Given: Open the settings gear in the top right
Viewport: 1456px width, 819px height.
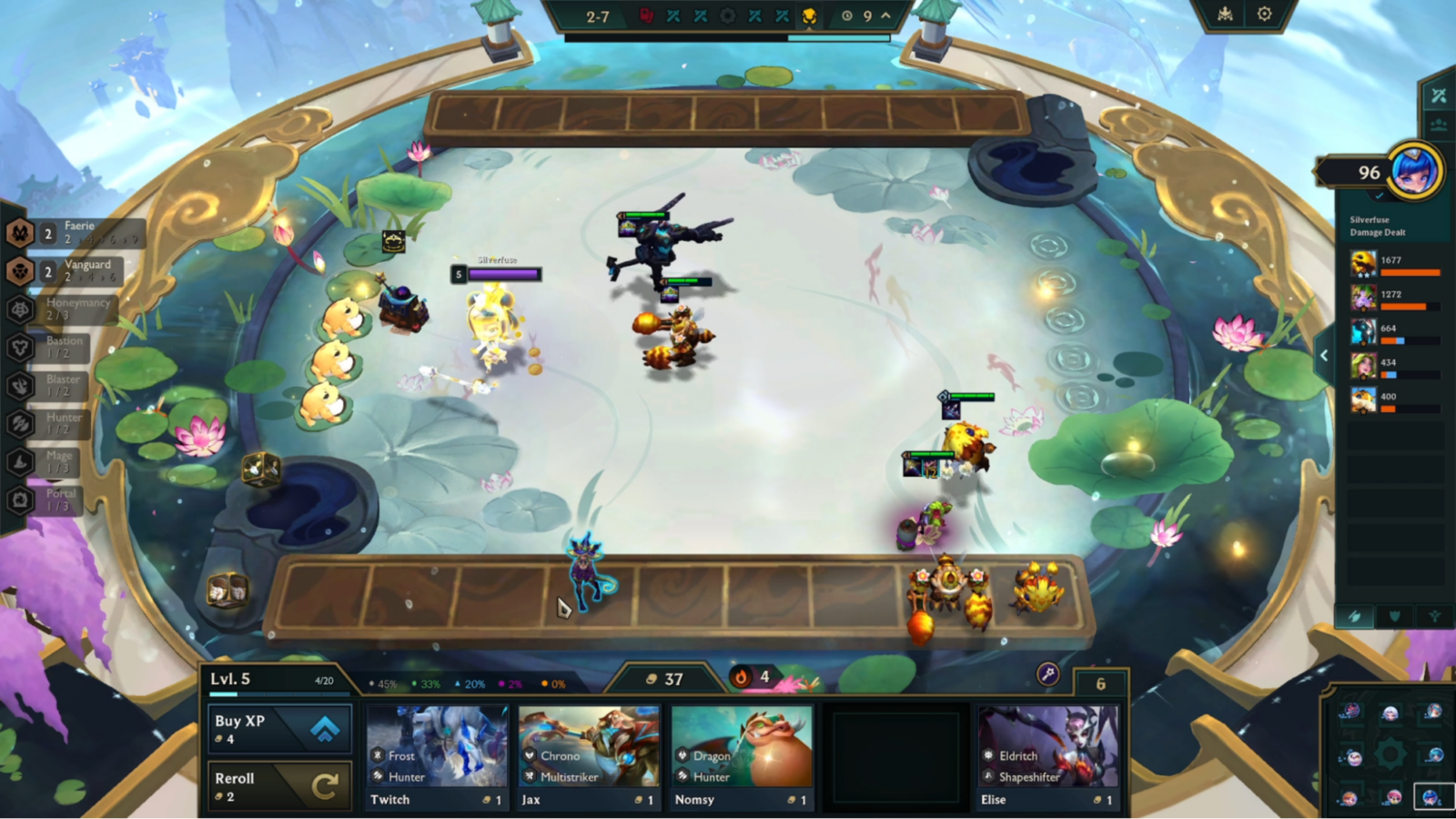Looking at the screenshot, I should point(1264,13).
